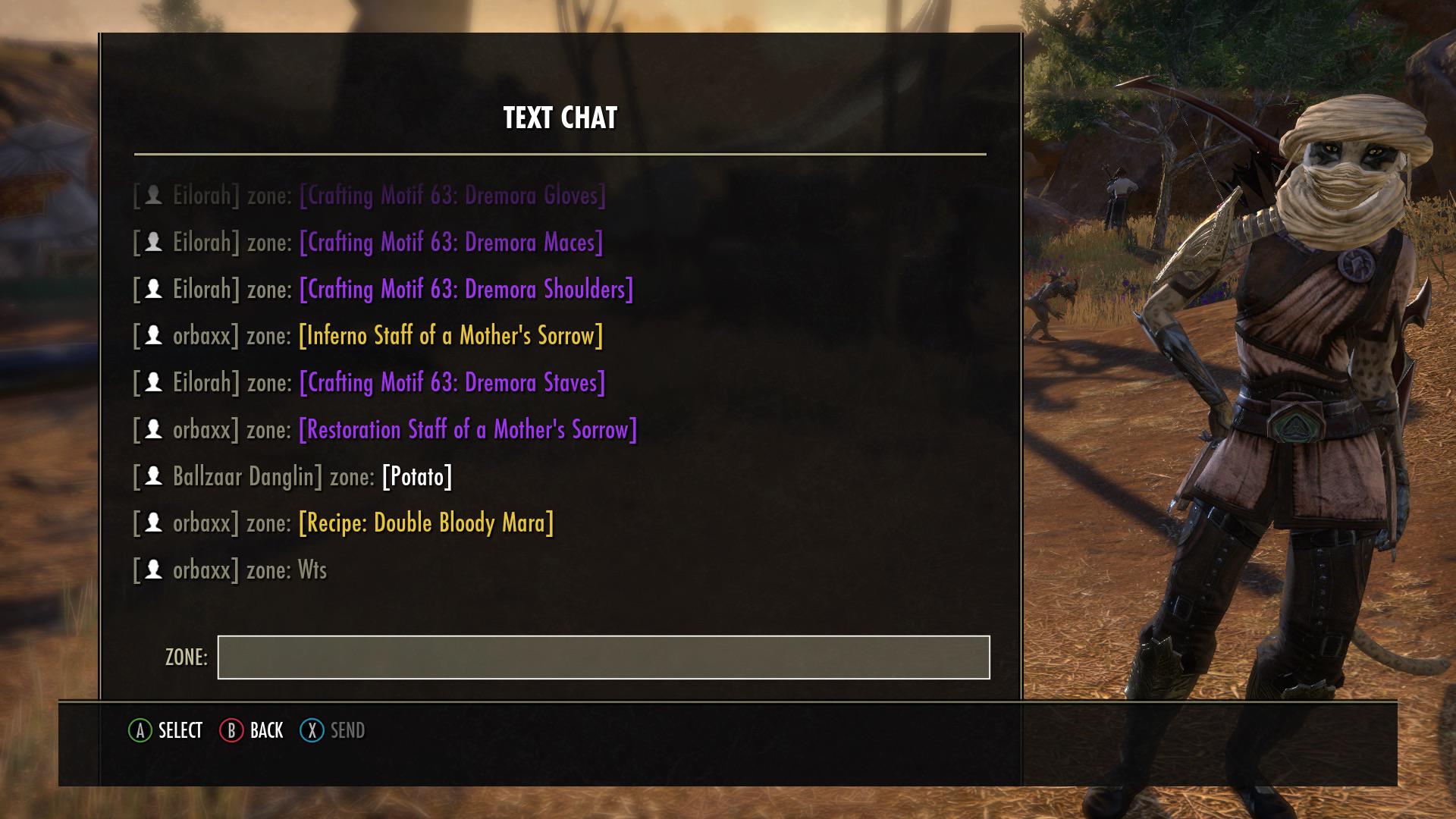Open the ZONE channel selector label

tap(185, 655)
